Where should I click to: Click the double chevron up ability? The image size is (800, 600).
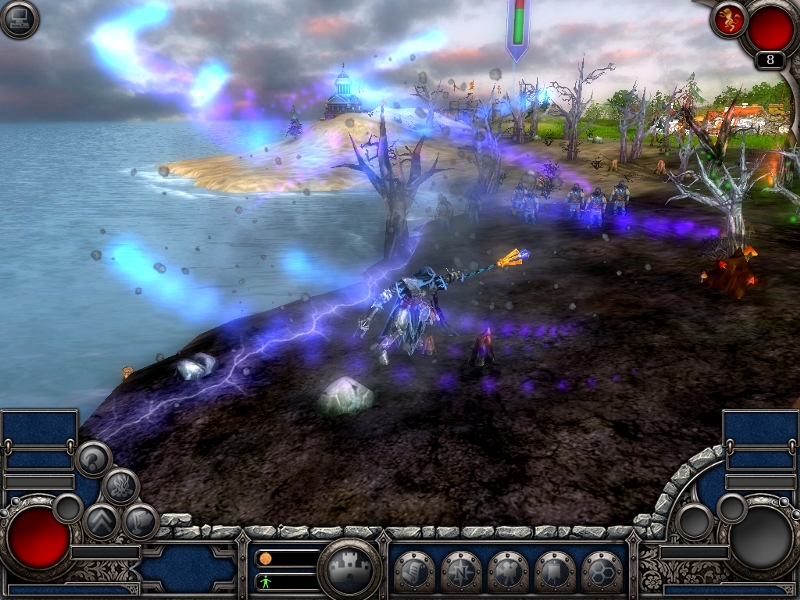101,521
